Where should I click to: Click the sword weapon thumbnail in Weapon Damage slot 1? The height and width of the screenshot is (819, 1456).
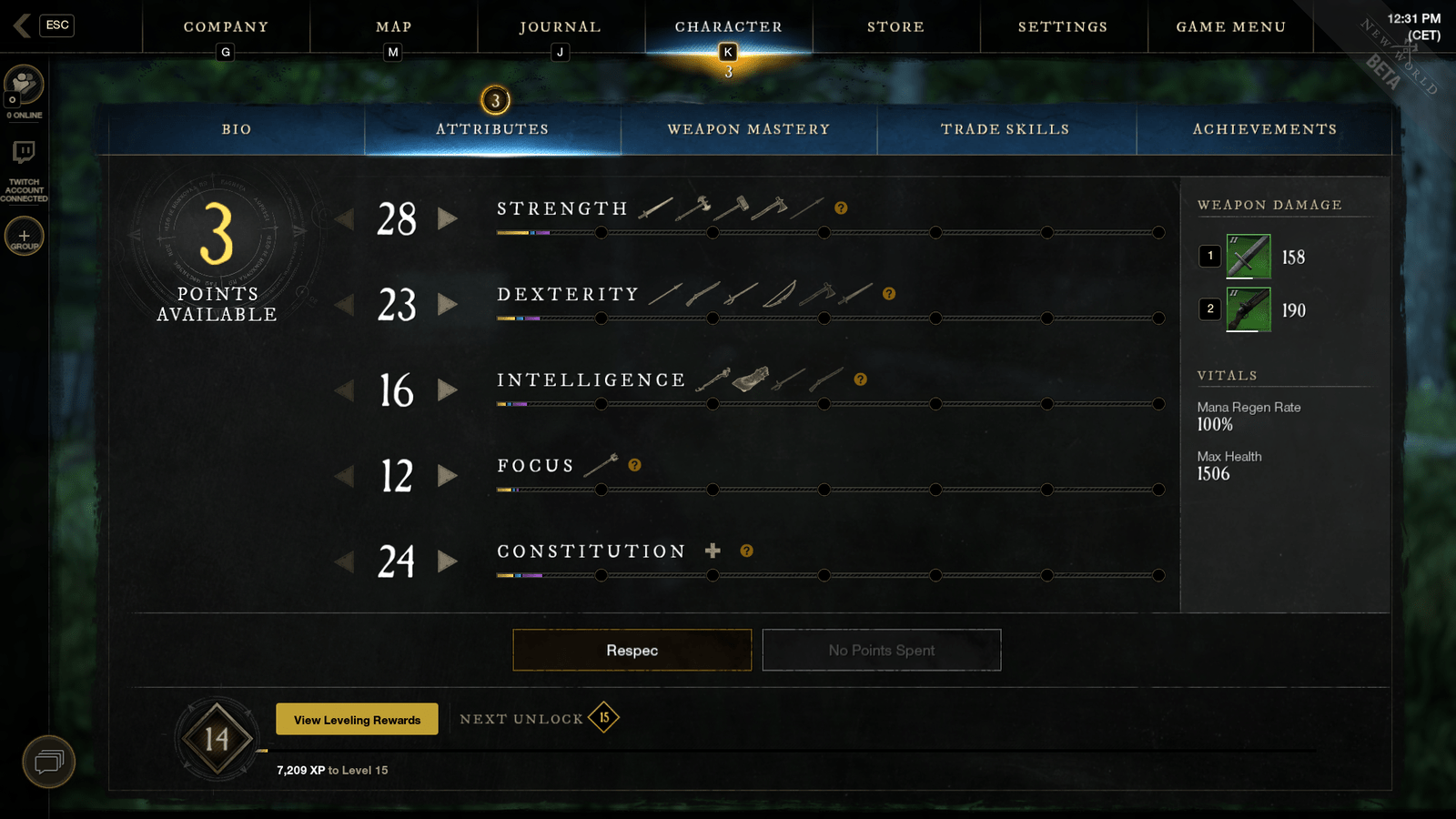tap(1249, 256)
